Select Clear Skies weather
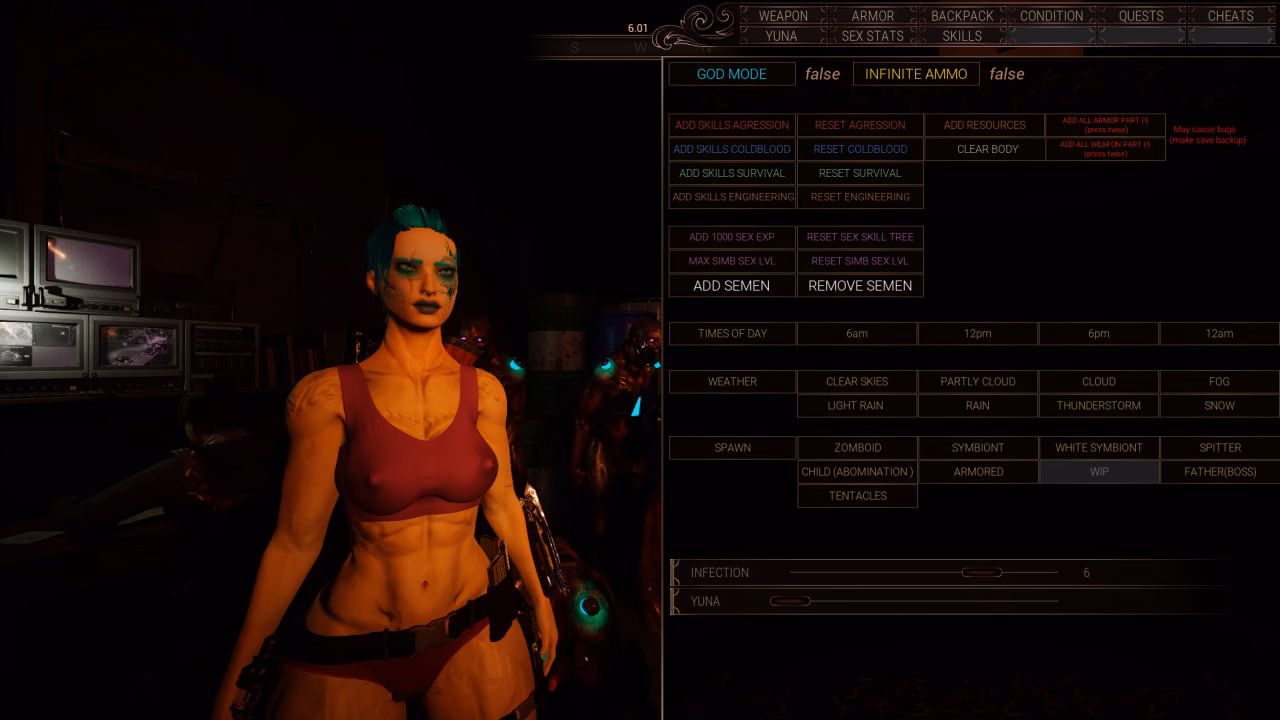This screenshot has height=720, width=1280. tap(857, 381)
